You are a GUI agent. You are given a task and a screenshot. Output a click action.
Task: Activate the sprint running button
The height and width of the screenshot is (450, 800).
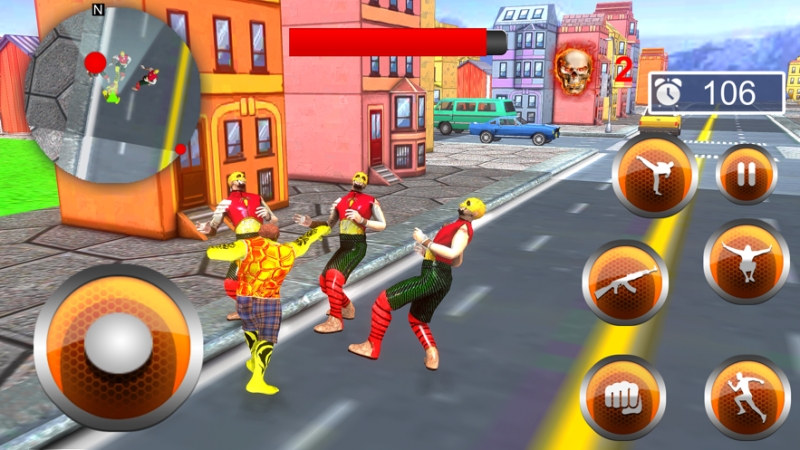click(747, 397)
